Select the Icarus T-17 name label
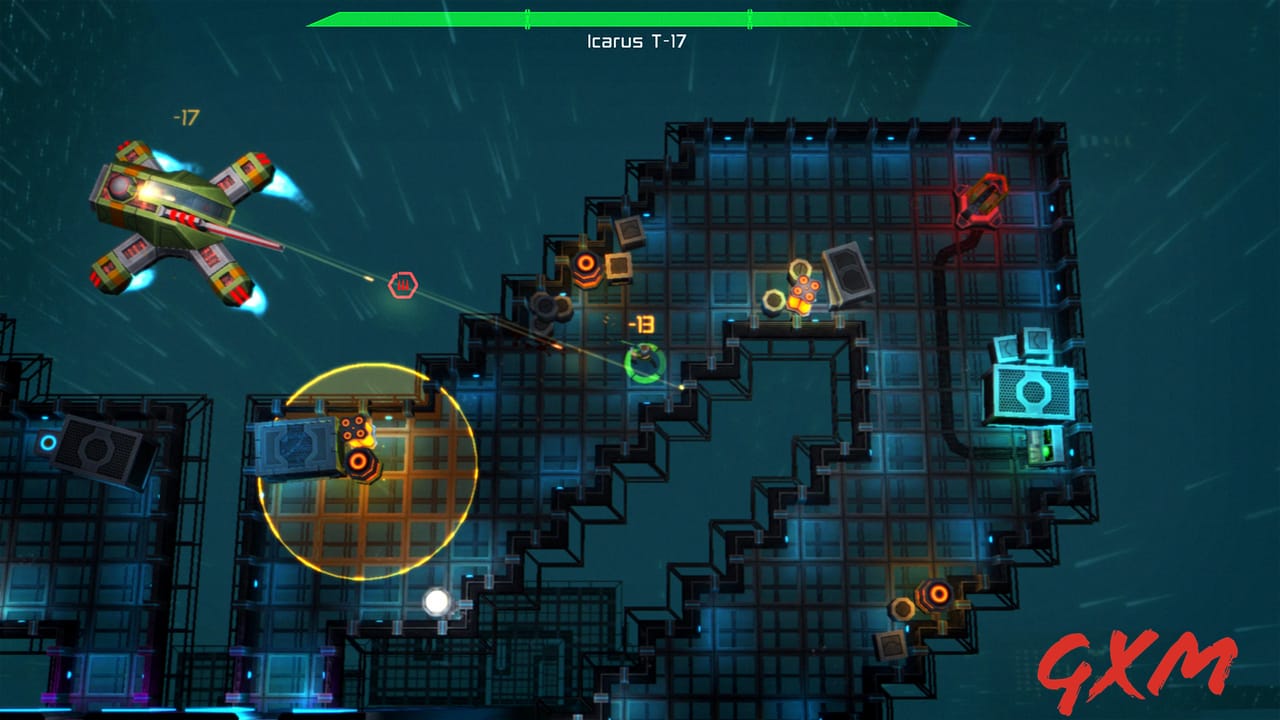Image resolution: width=1280 pixels, height=720 pixels. click(x=640, y=42)
